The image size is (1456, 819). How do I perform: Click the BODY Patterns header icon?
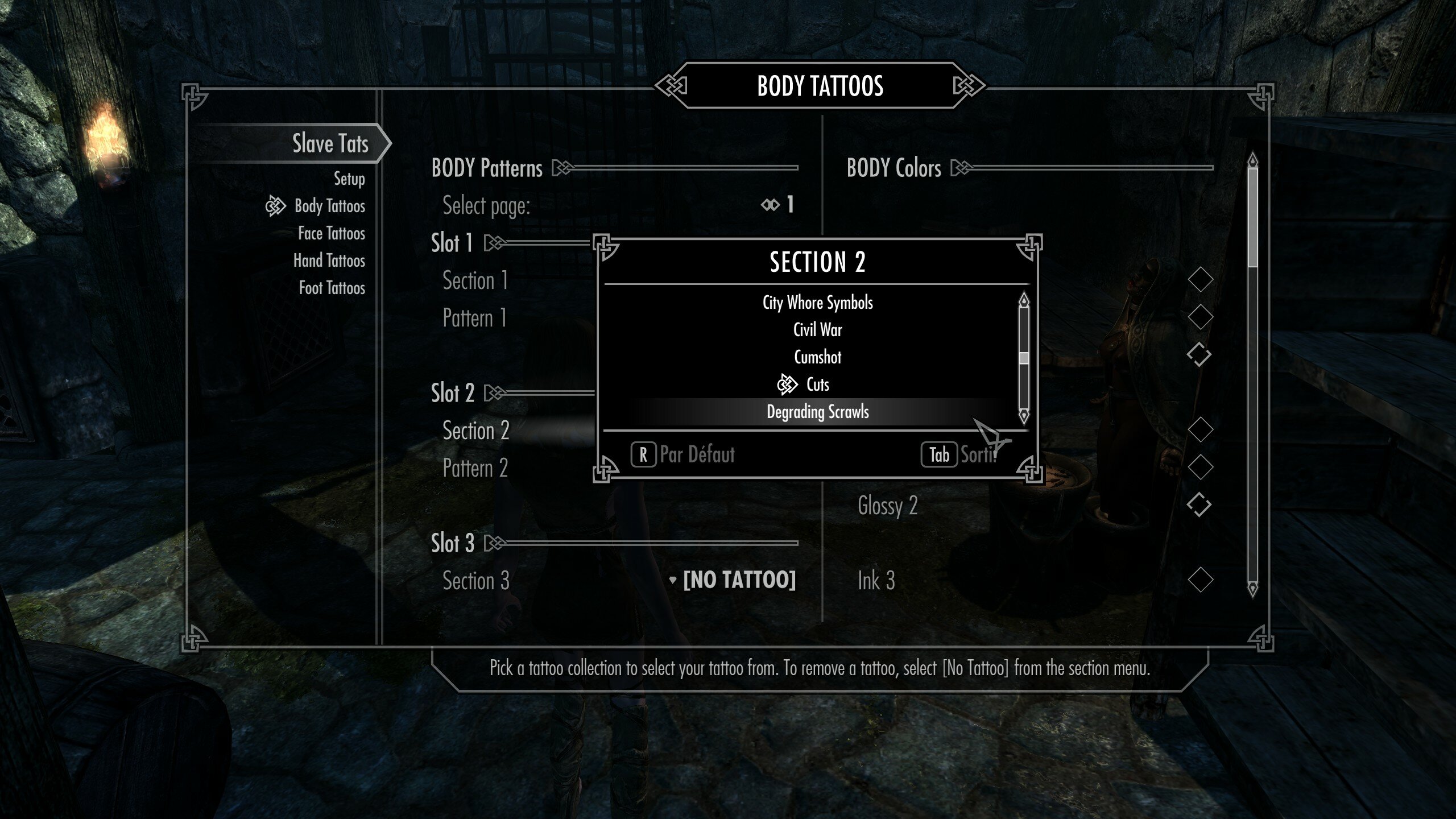(562, 168)
